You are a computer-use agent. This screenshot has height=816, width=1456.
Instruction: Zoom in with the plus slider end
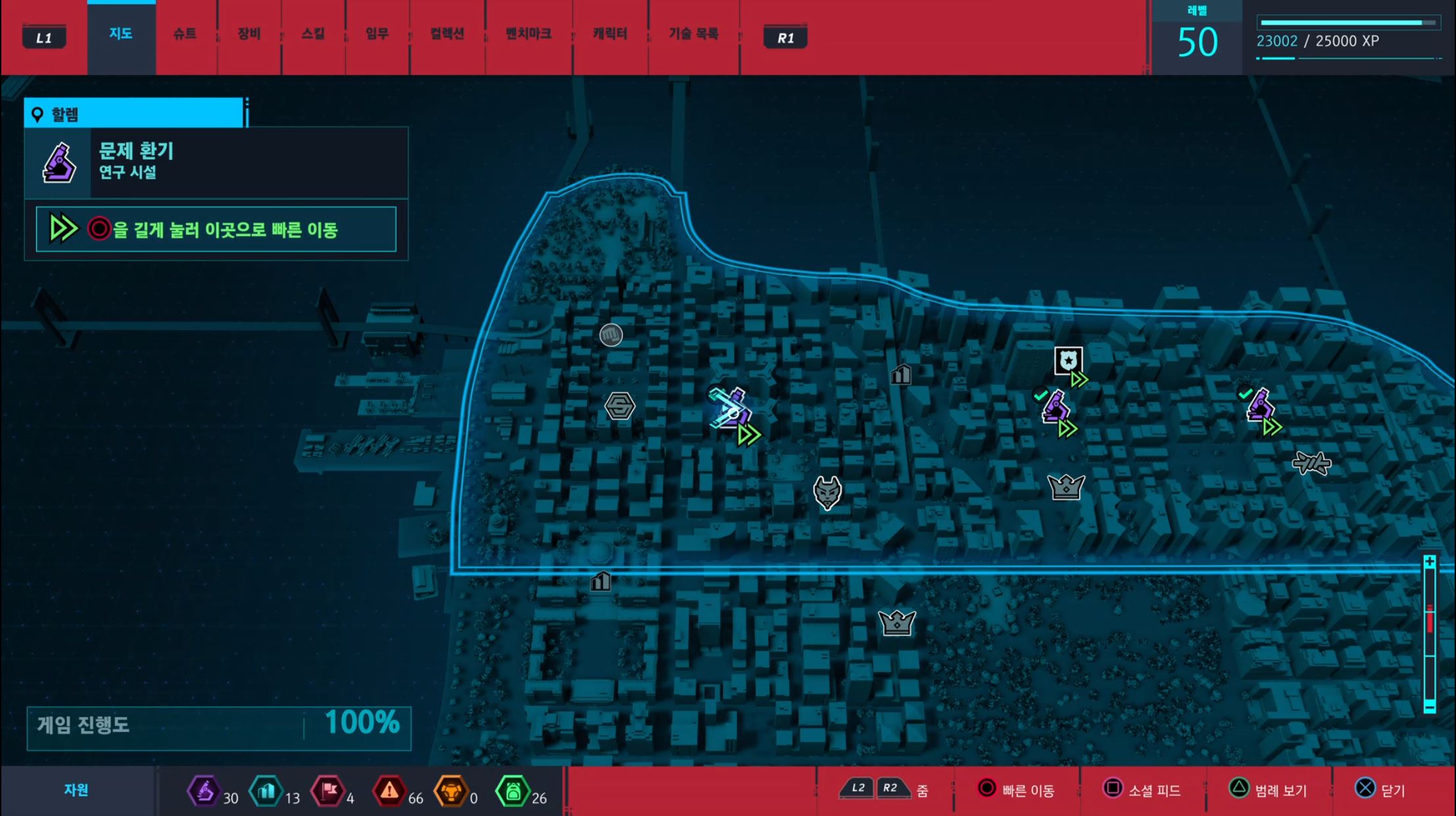(x=1429, y=562)
